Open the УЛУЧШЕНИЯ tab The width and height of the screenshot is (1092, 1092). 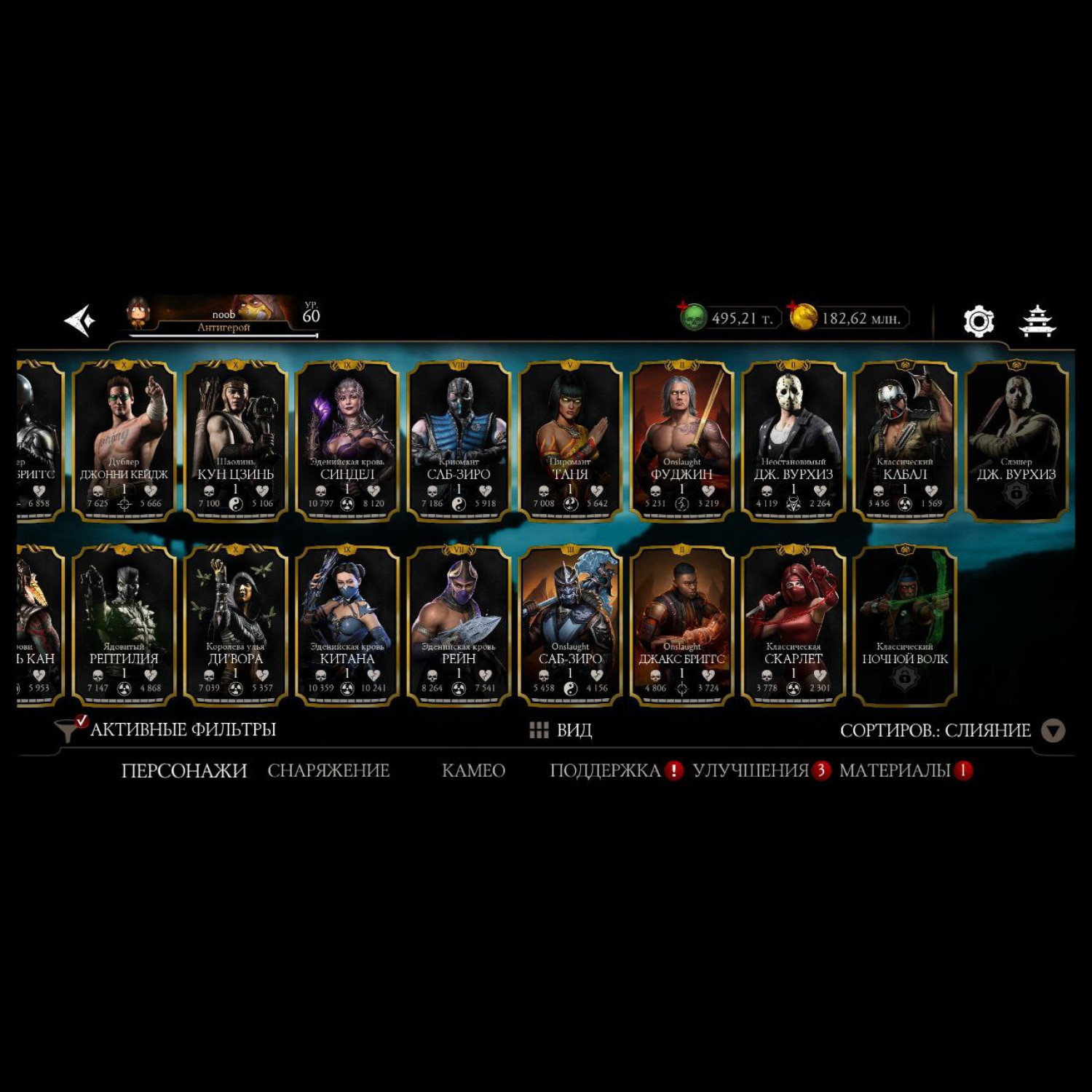pyautogui.click(x=751, y=770)
